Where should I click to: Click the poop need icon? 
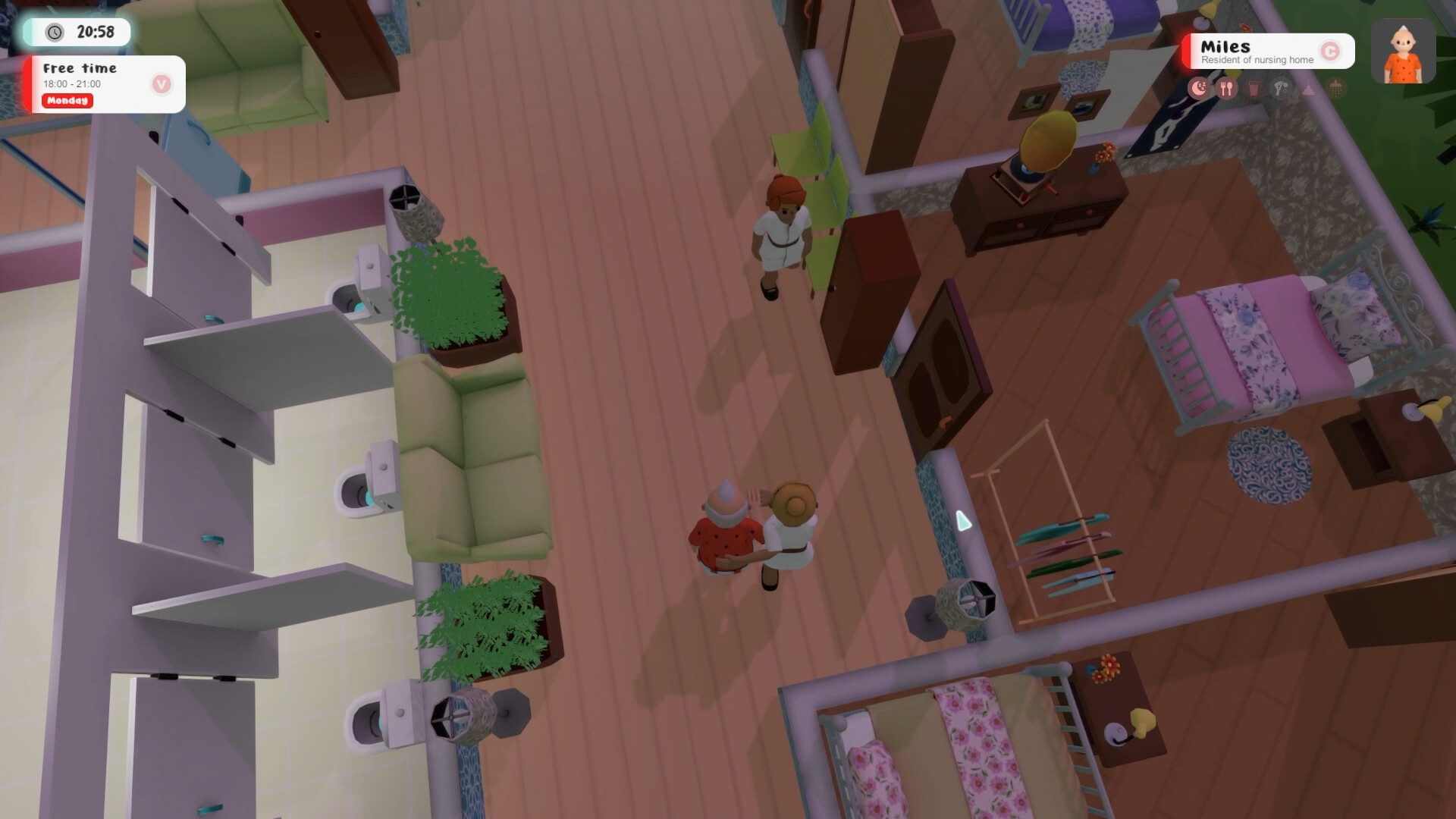pyautogui.click(x=1308, y=88)
